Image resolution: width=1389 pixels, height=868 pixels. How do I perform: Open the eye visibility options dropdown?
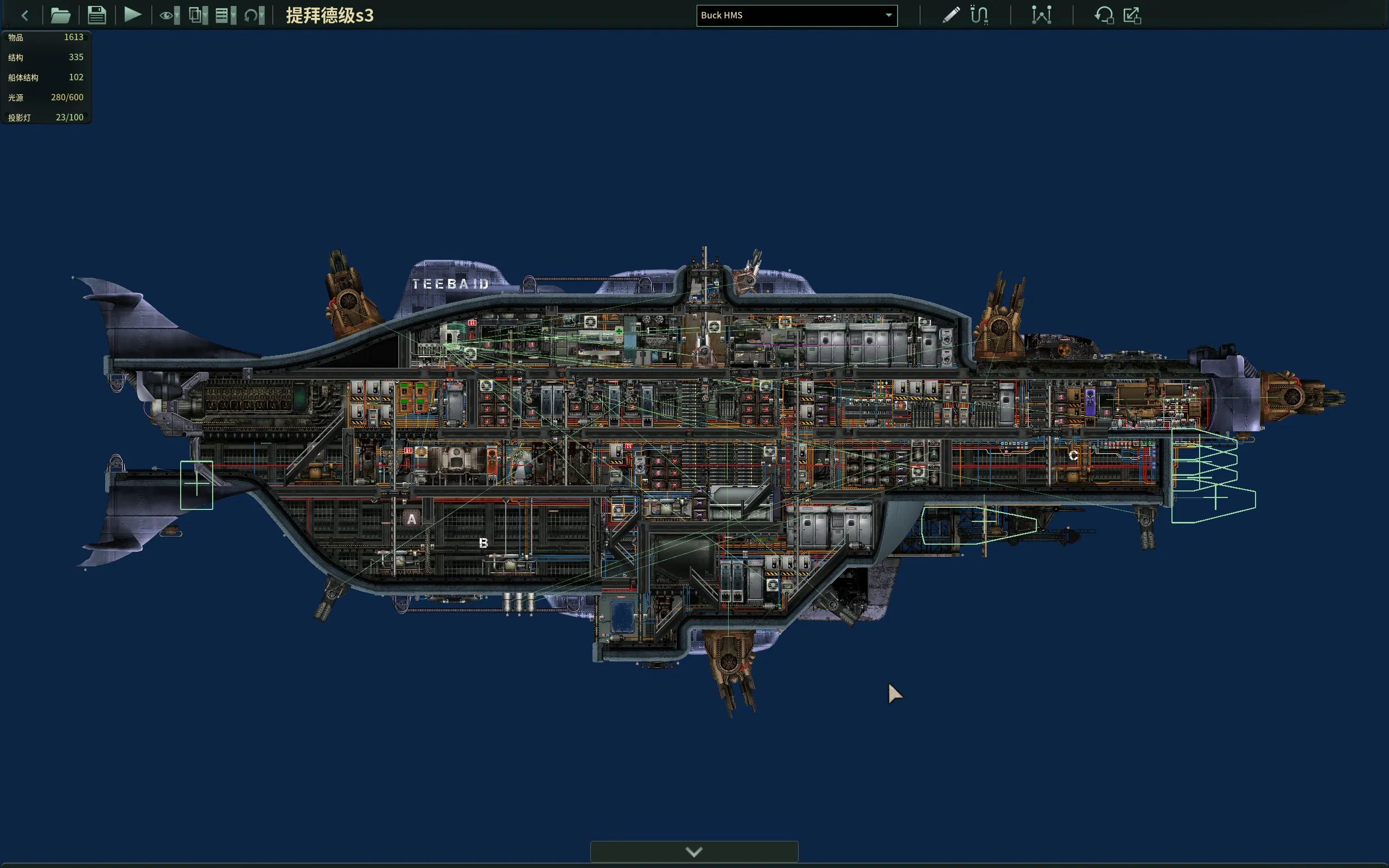pyautogui.click(x=169, y=16)
